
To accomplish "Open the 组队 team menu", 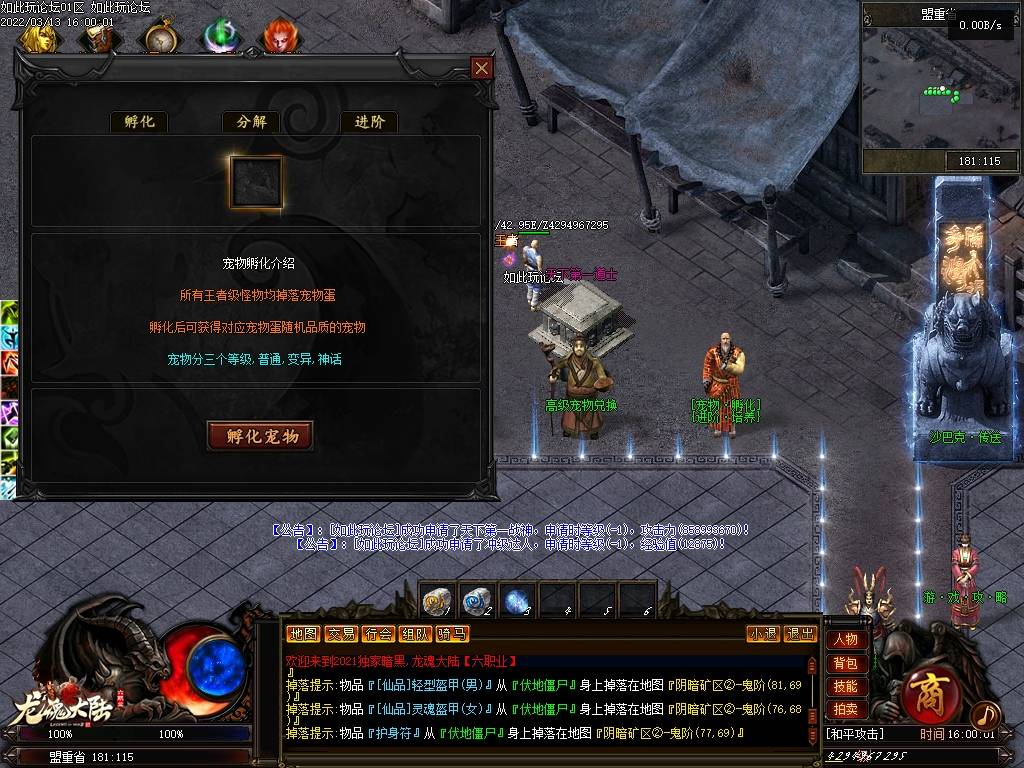I will (x=415, y=634).
